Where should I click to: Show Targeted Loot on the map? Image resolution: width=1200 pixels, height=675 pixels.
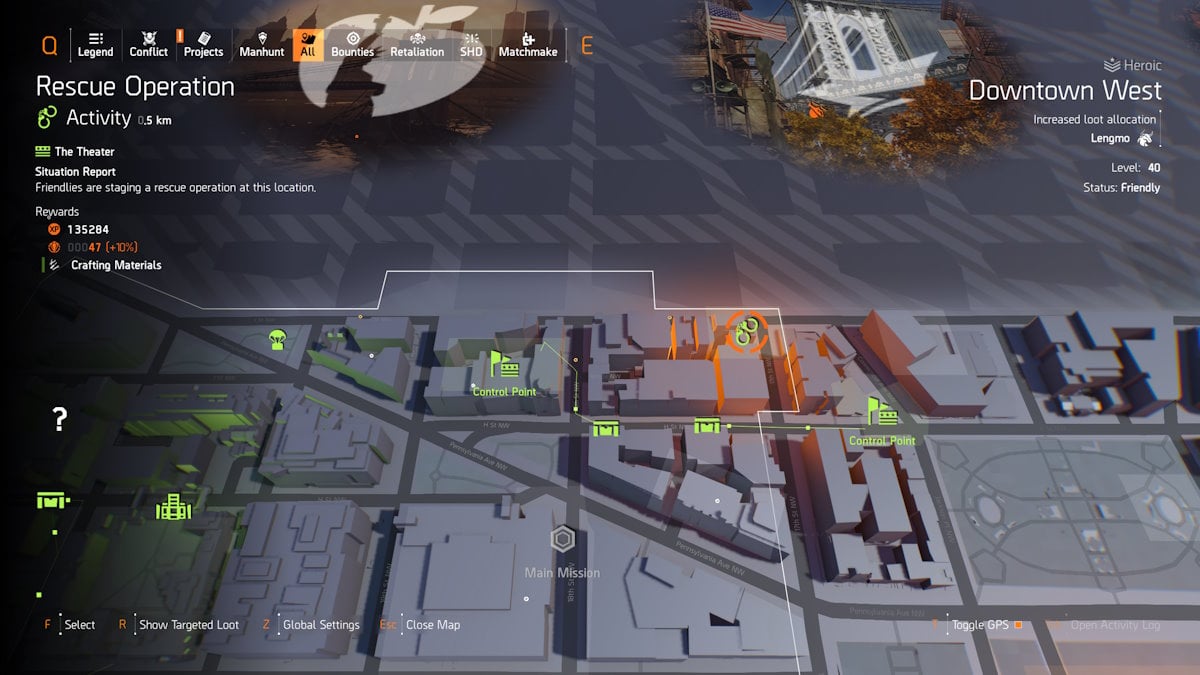188,625
